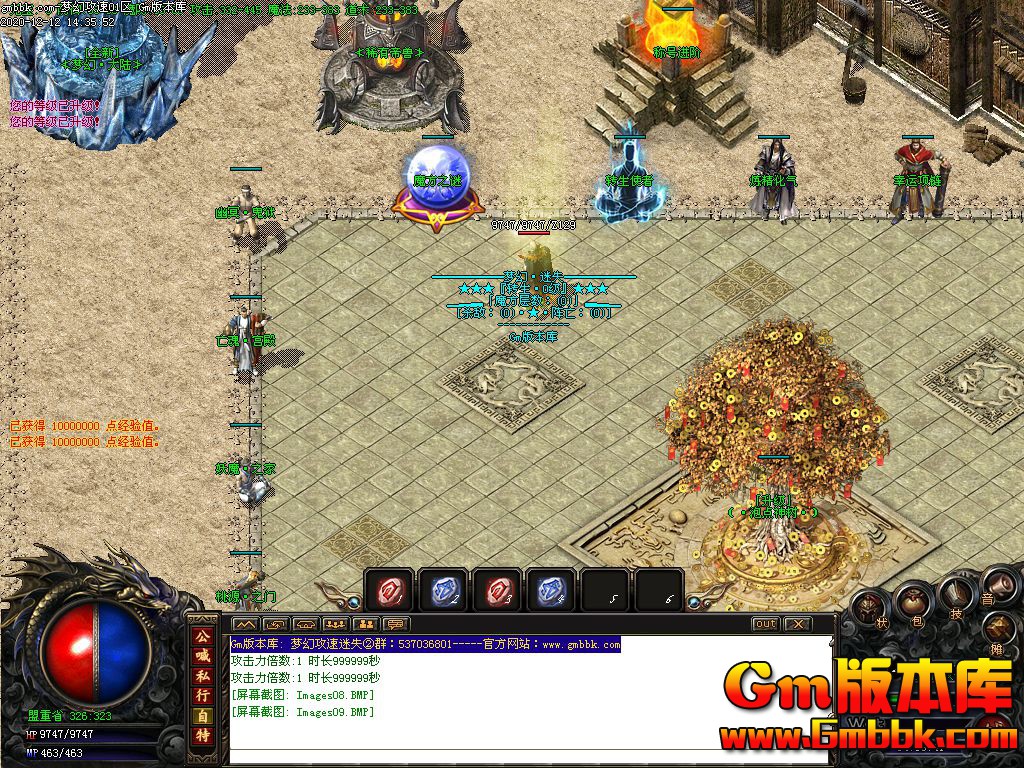This screenshot has width=1024, height=768.
Task: Select the blue potion in hotbar slot 4
Action: (x=552, y=591)
